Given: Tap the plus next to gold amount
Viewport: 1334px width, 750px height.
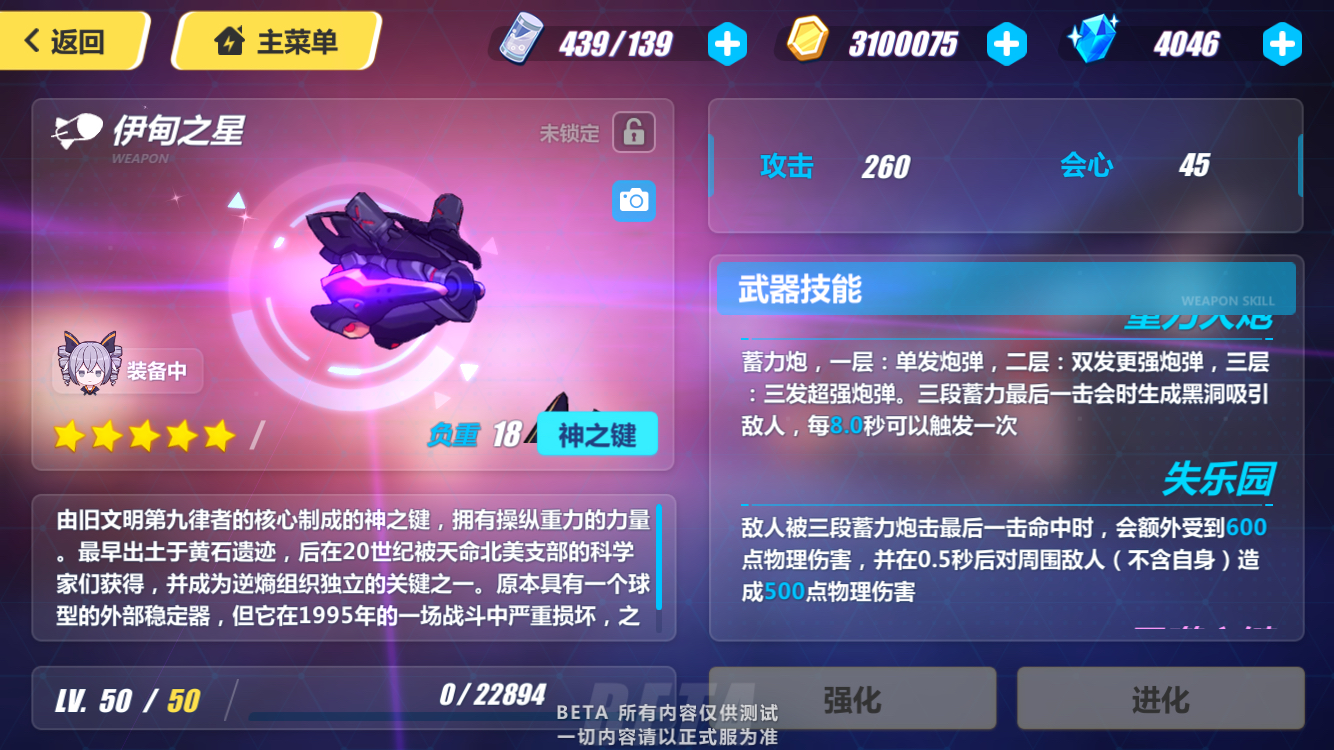Looking at the screenshot, I should tap(1007, 43).
